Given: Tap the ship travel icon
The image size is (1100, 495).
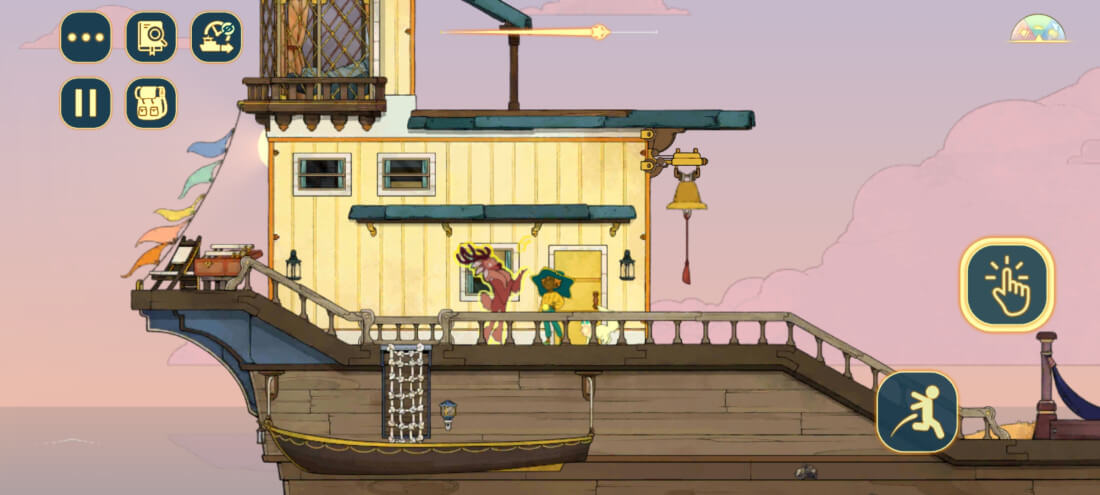Looking at the screenshot, I should coord(216,38).
